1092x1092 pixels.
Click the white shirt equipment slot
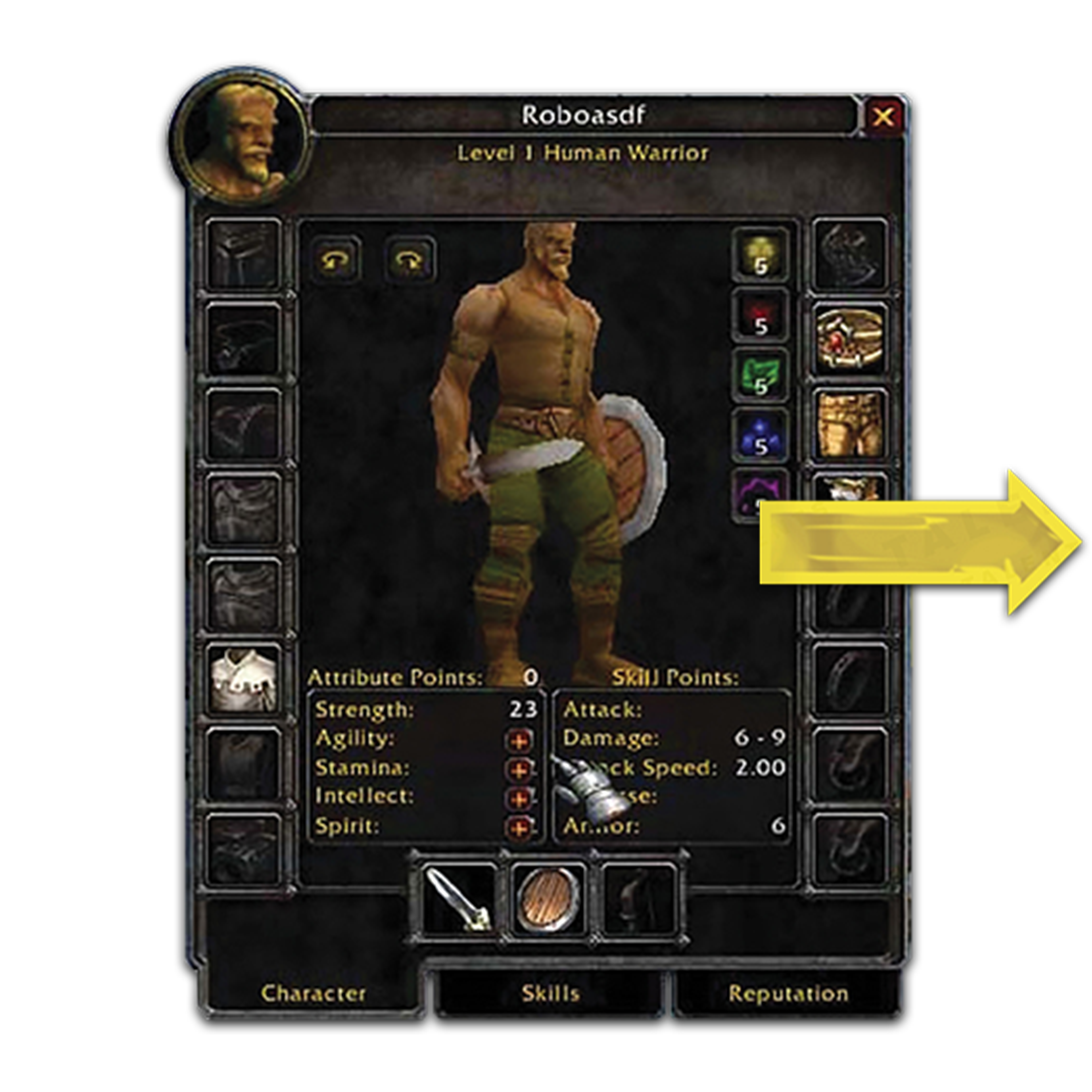pyautogui.click(x=244, y=680)
